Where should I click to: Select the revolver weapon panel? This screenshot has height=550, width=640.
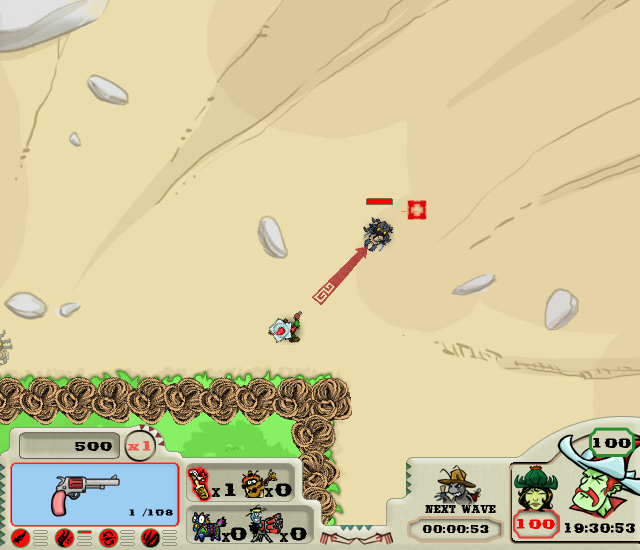(95, 494)
